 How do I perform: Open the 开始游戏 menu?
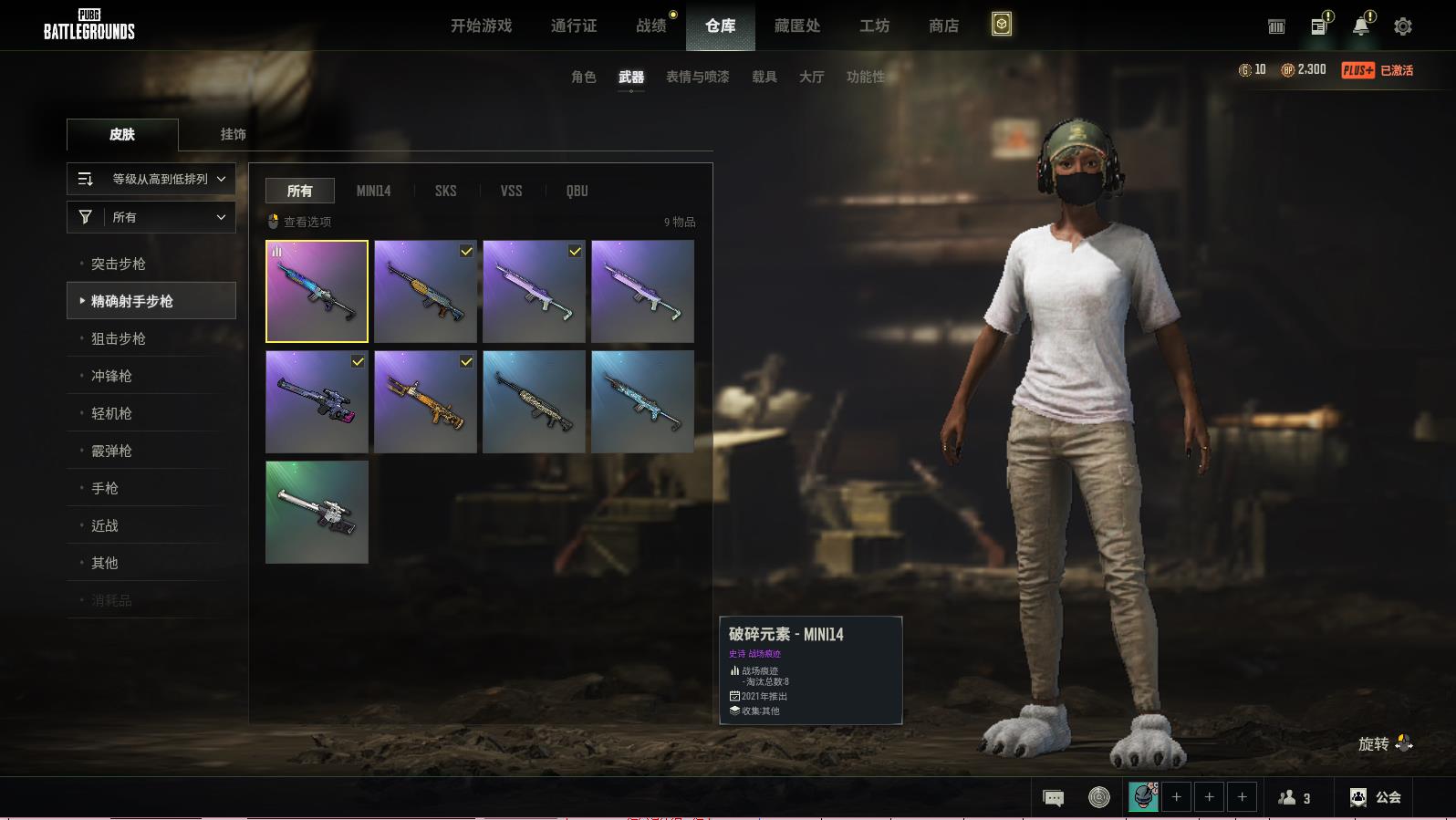pos(481,26)
